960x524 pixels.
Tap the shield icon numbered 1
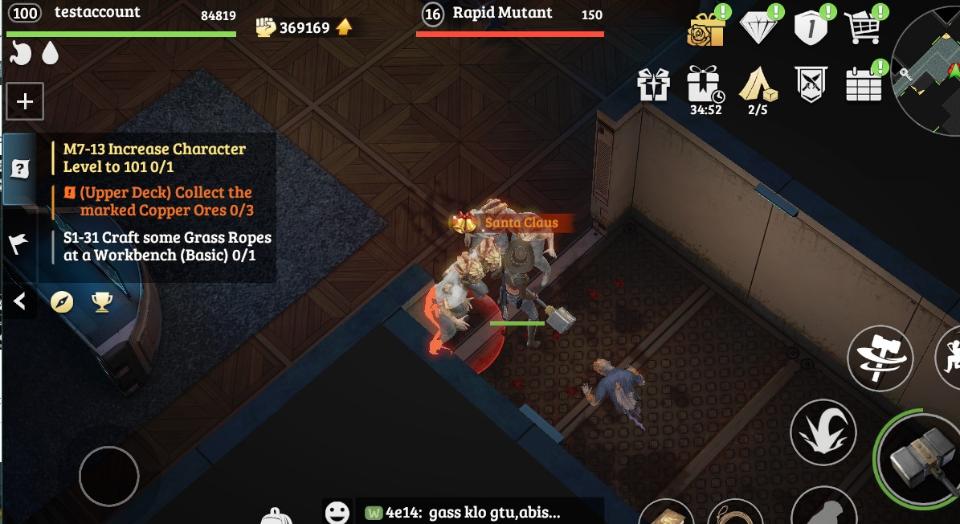(810, 28)
